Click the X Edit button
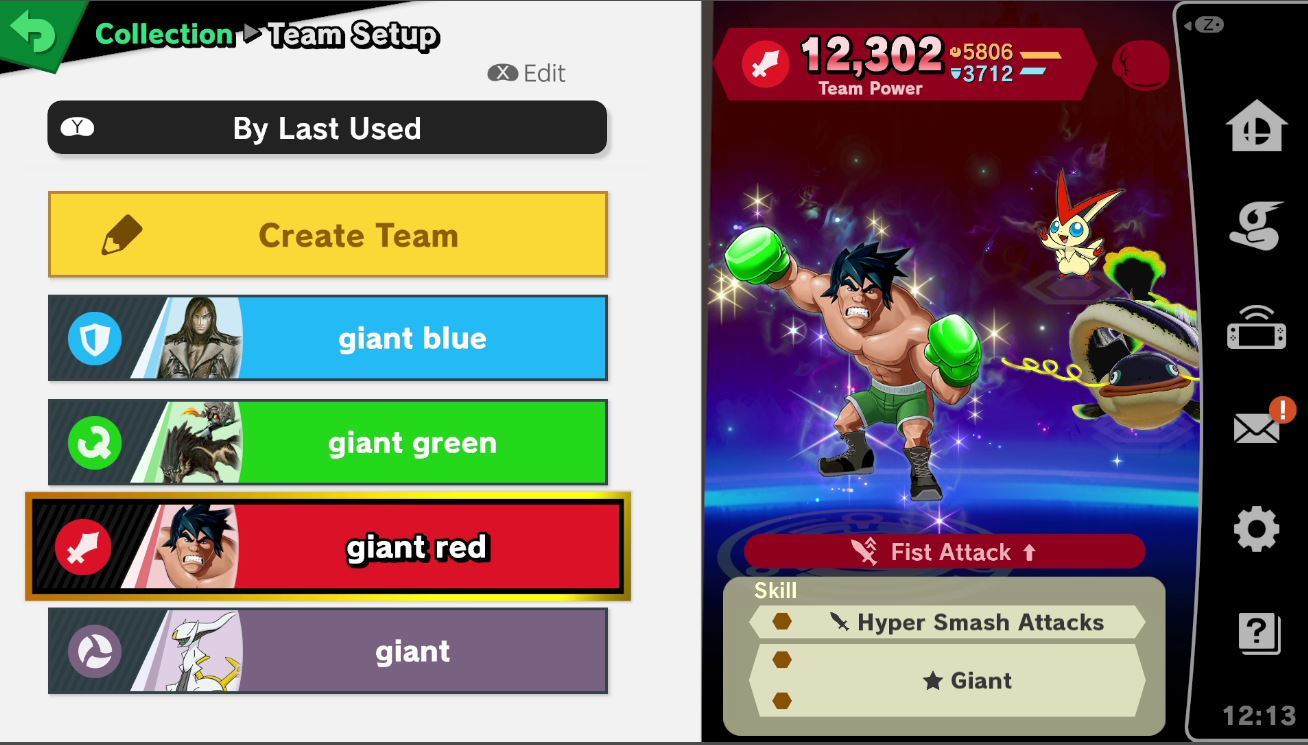The image size is (1308, 745). click(x=525, y=72)
